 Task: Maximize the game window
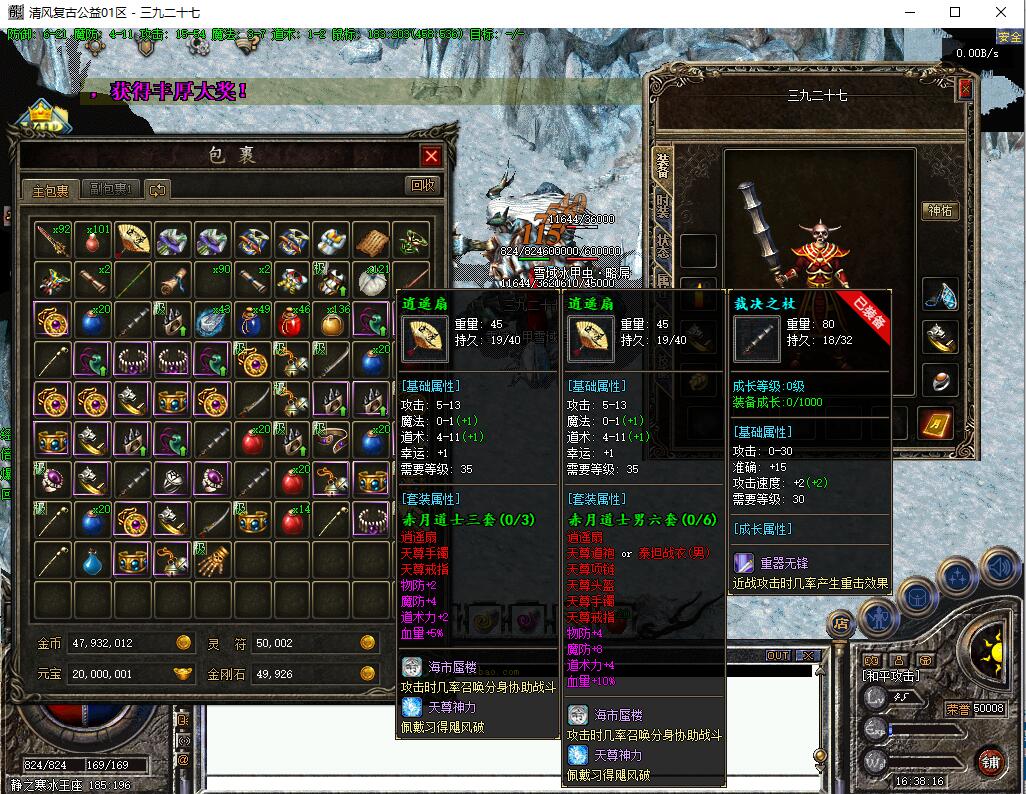[x=955, y=13]
